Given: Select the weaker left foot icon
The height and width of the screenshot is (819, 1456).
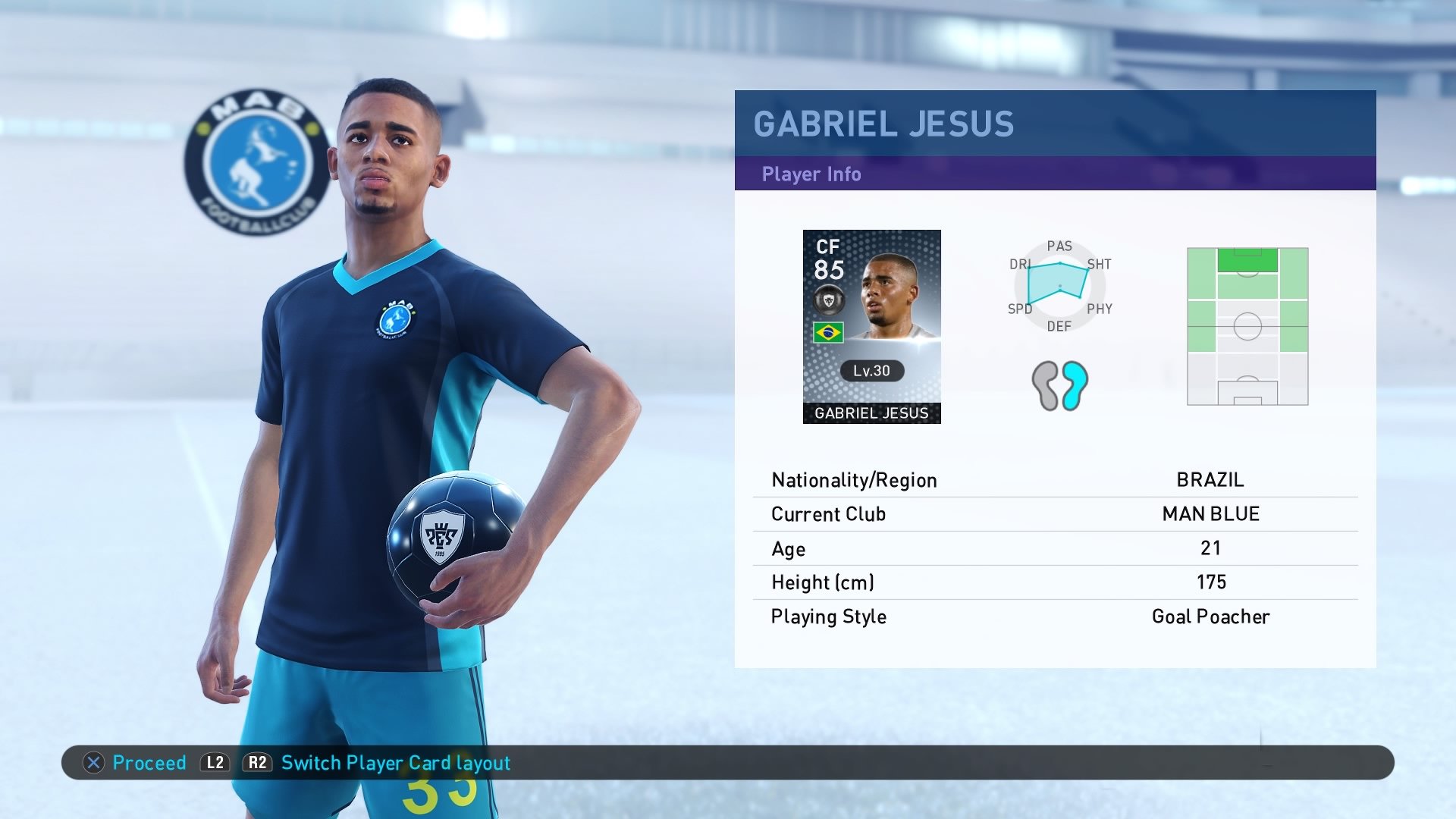Looking at the screenshot, I should pos(1046,385).
